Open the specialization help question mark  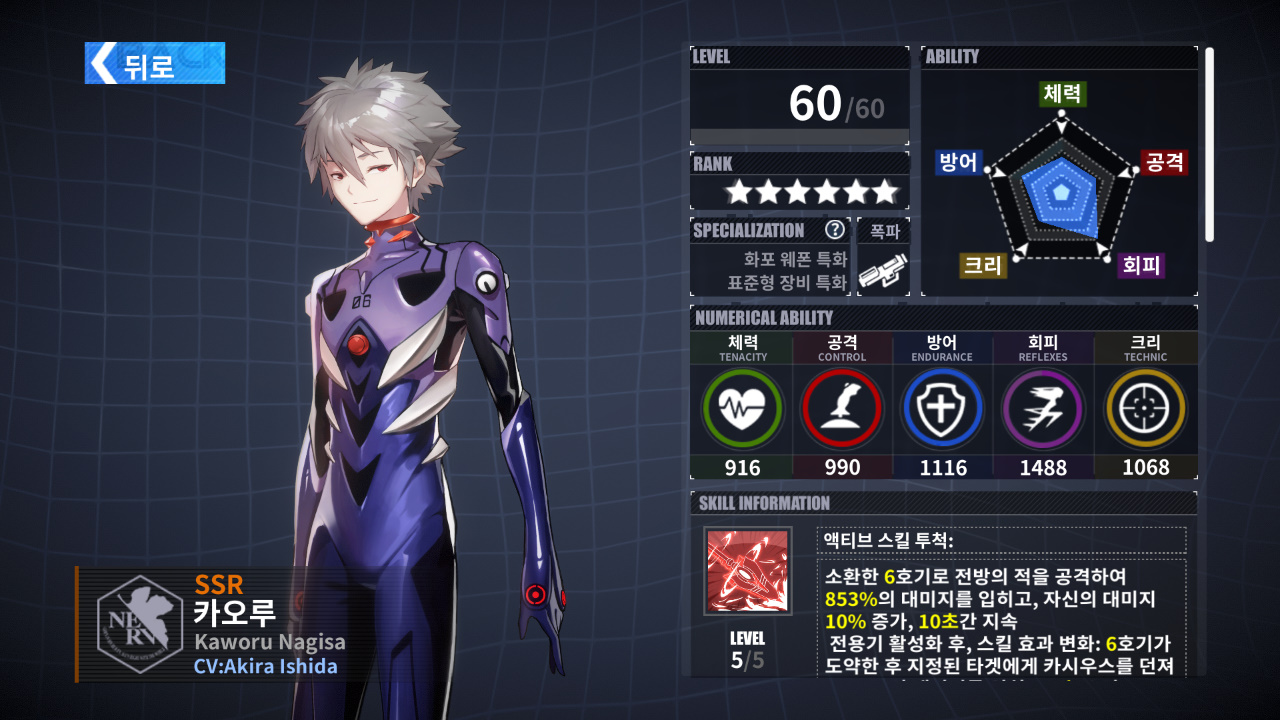(x=835, y=230)
